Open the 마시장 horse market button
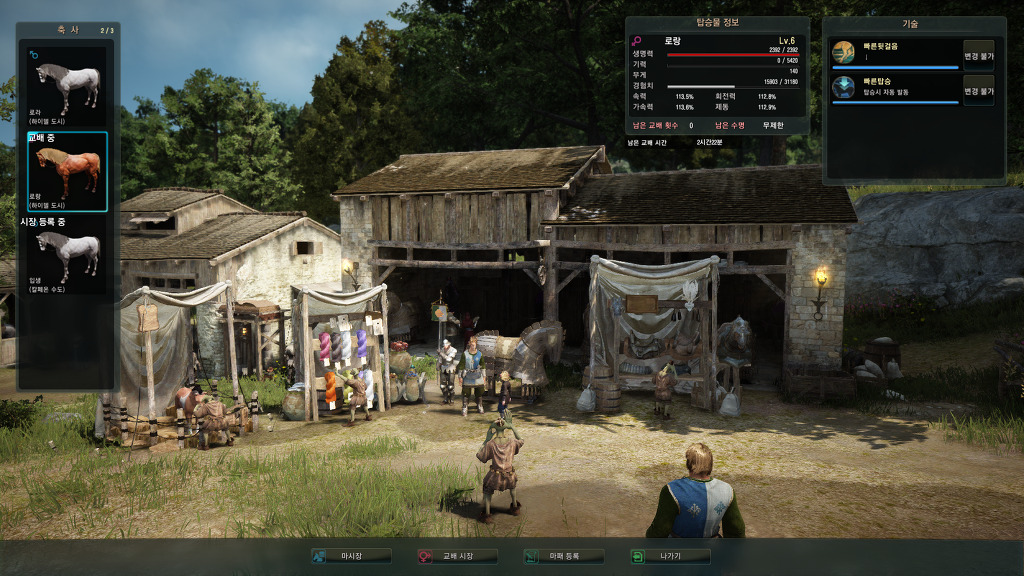This screenshot has height=576, width=1024. (351, 556)
